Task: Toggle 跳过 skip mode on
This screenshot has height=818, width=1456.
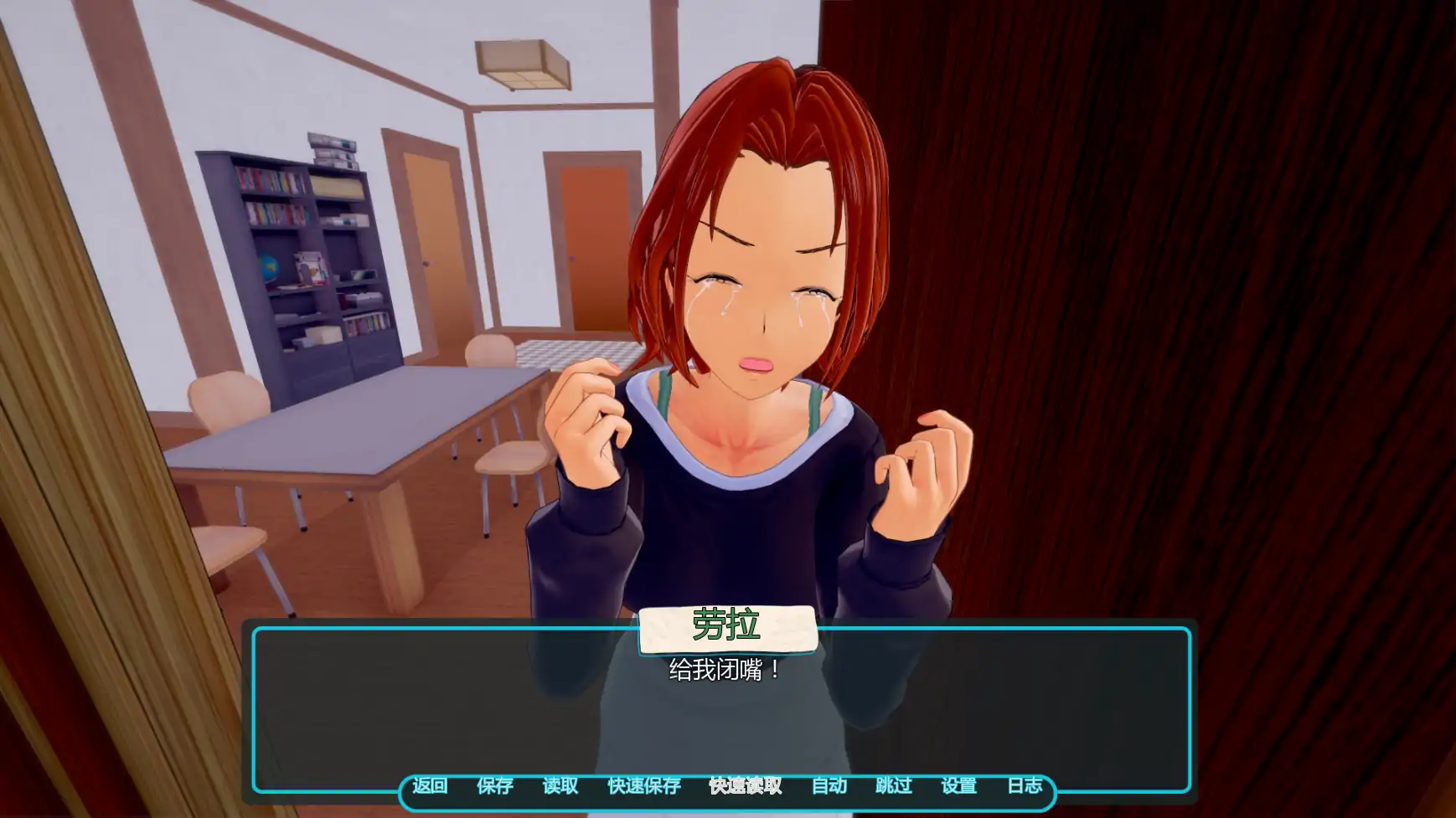Action: click(x=895, y=786)
